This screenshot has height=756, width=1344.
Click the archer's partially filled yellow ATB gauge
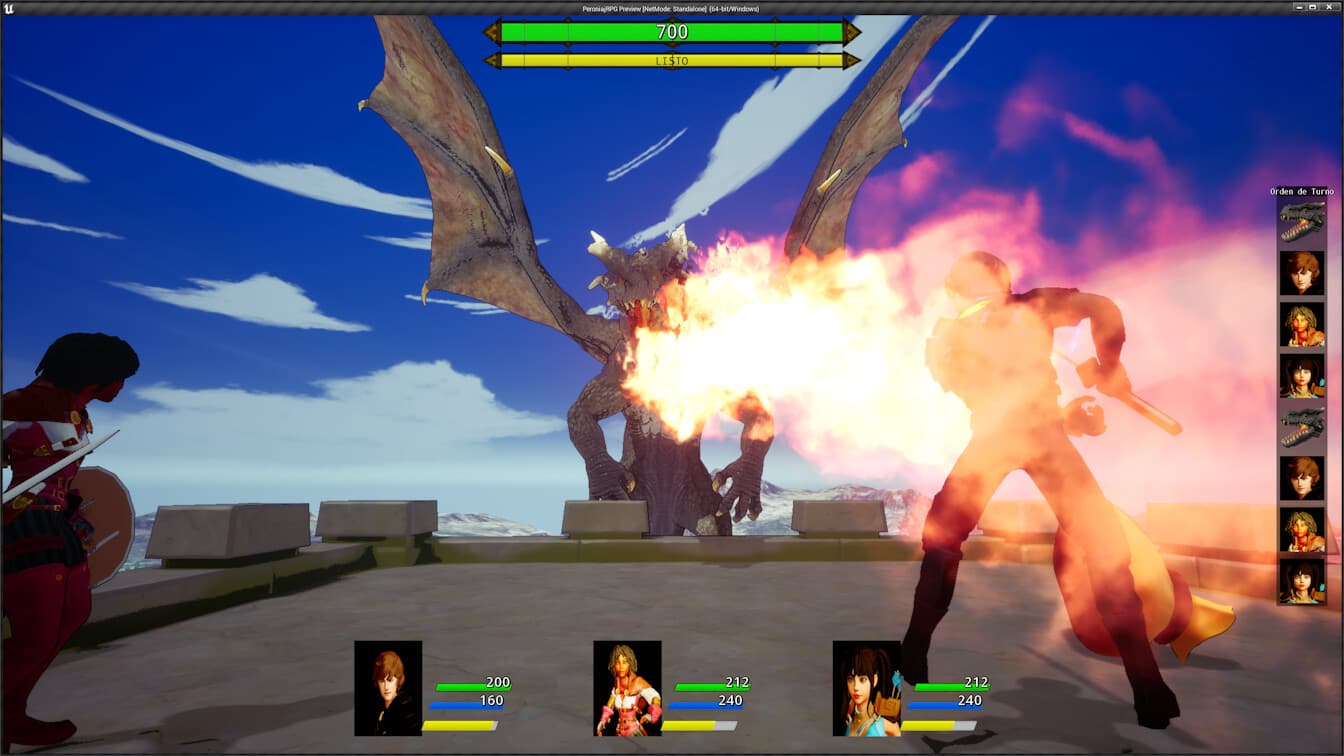pyautogui.click(x=934, y=726)
